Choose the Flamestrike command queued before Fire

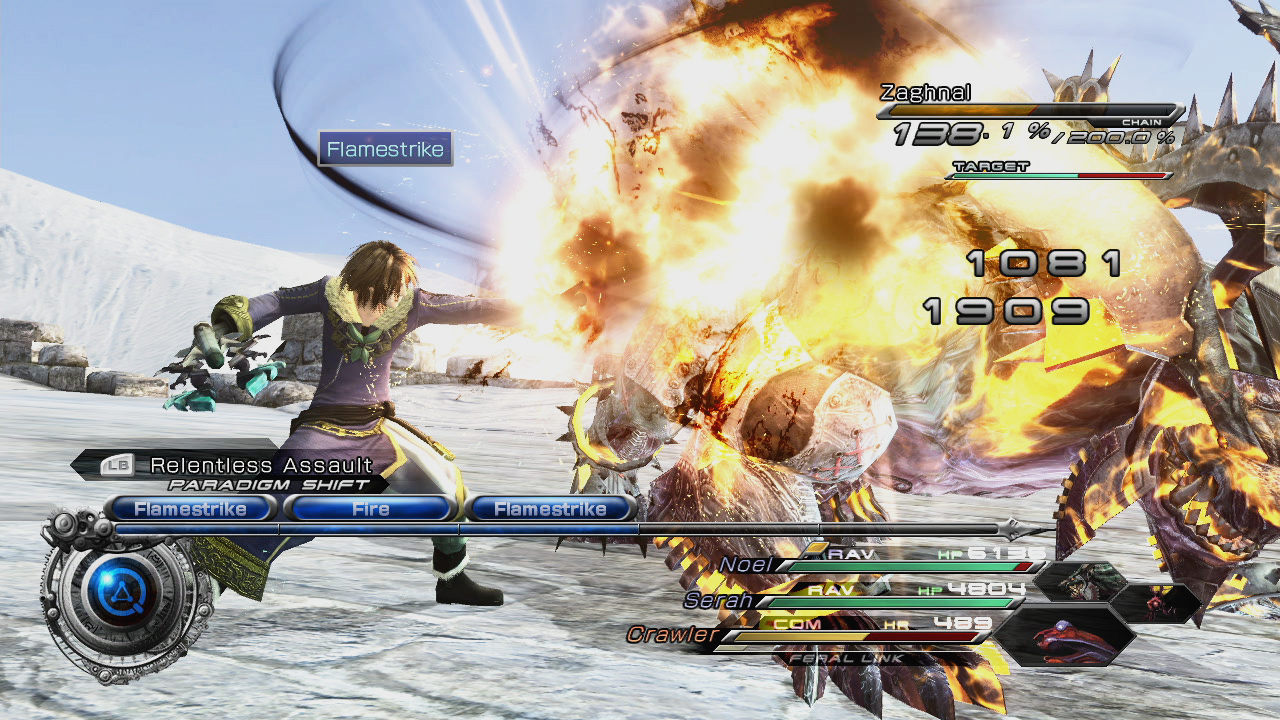point(190,509)
